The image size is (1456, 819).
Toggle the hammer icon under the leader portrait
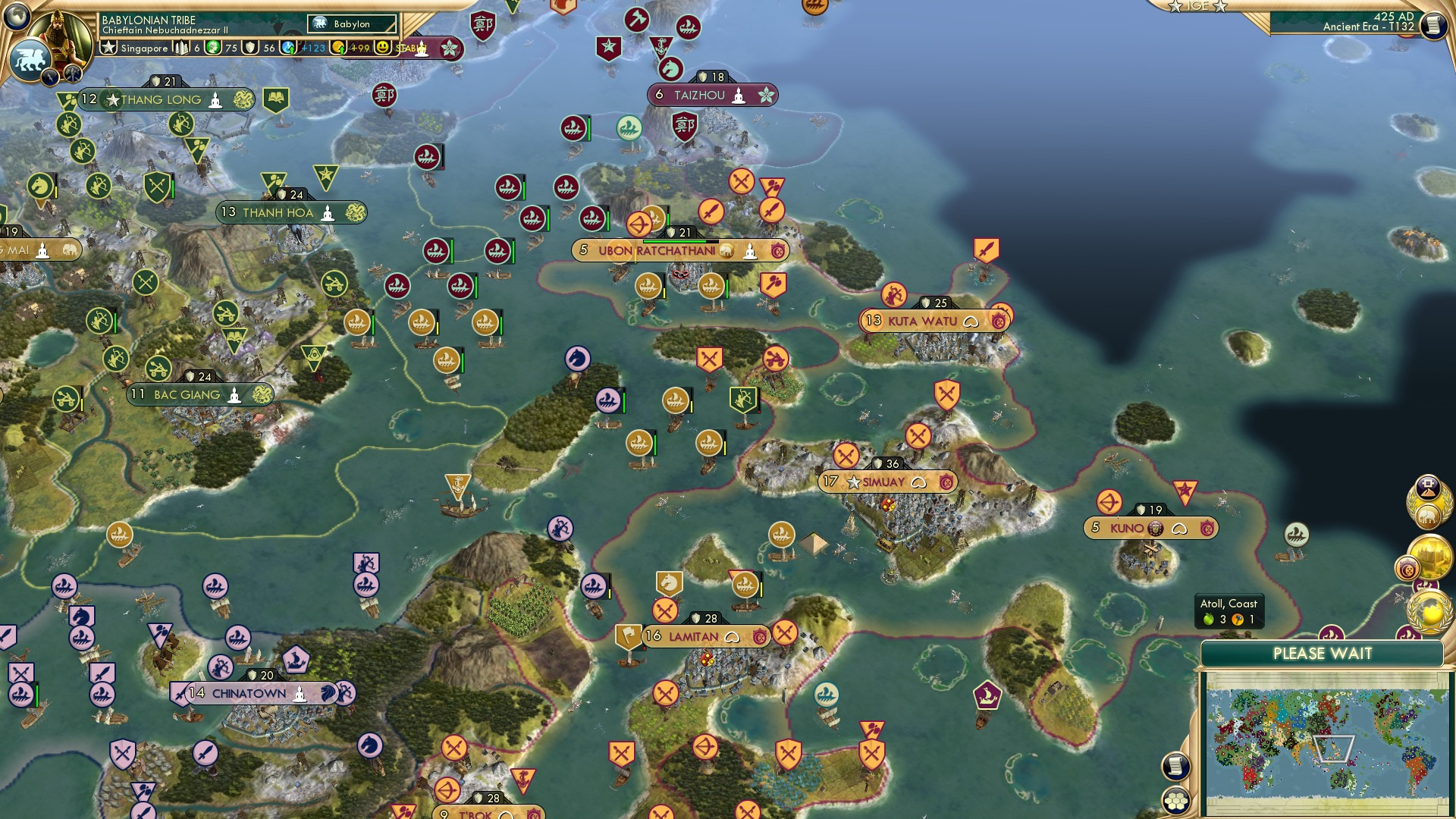tap(72, 75)
